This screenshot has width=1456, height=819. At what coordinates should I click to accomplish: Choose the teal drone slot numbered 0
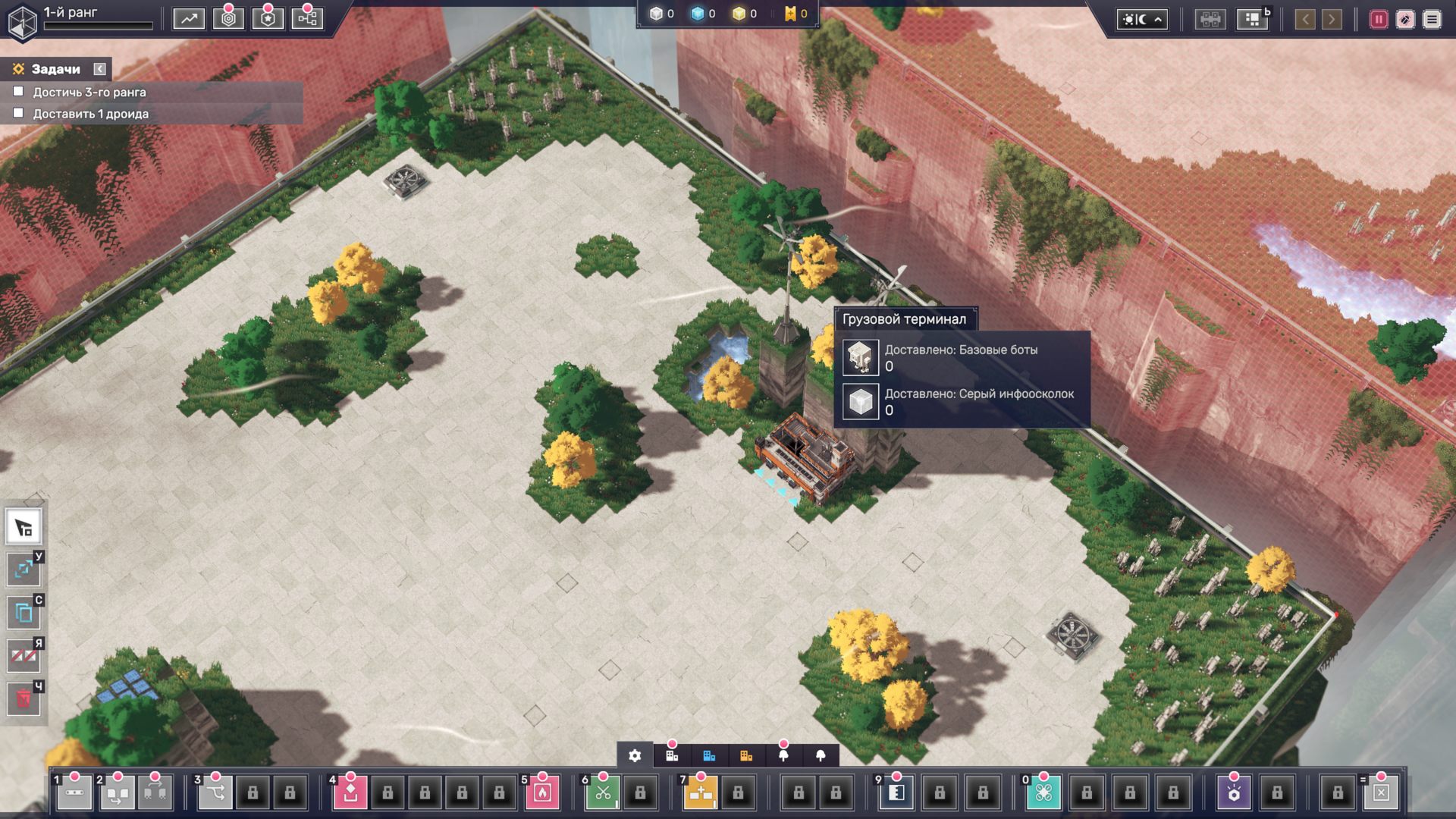[x=1043, y=793]
